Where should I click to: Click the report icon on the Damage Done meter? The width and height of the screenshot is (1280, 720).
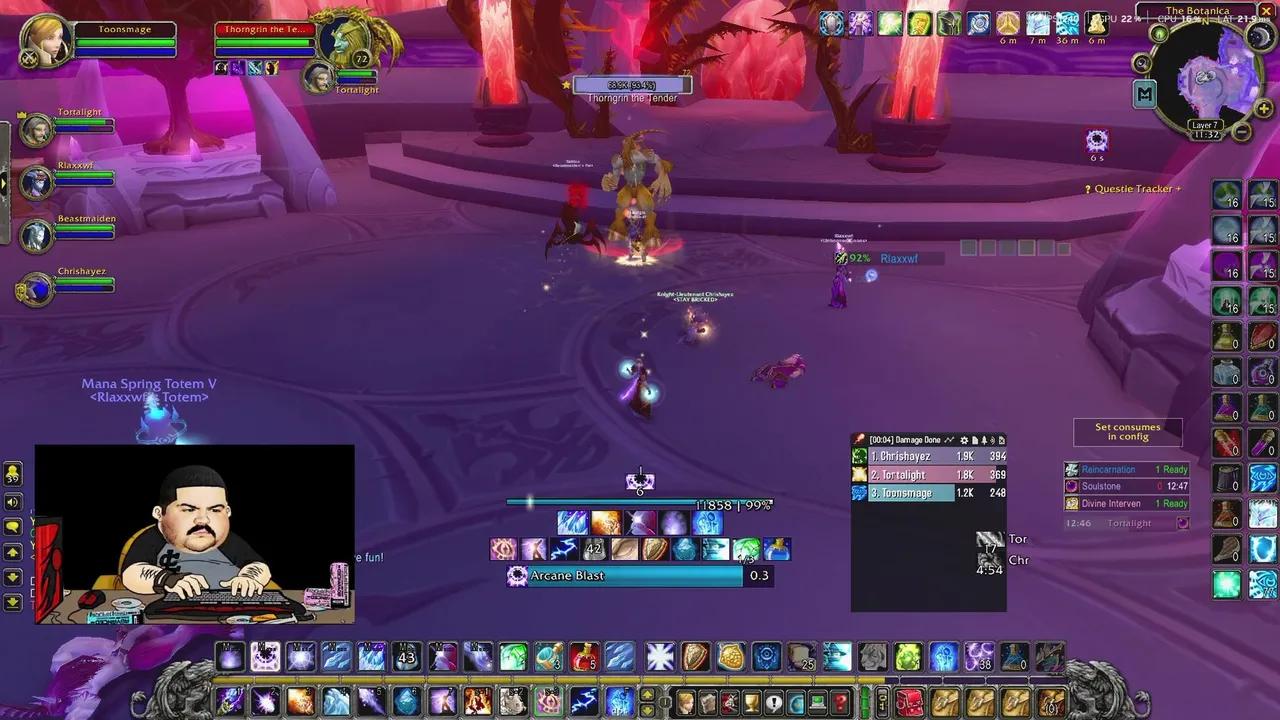(976, 439)
